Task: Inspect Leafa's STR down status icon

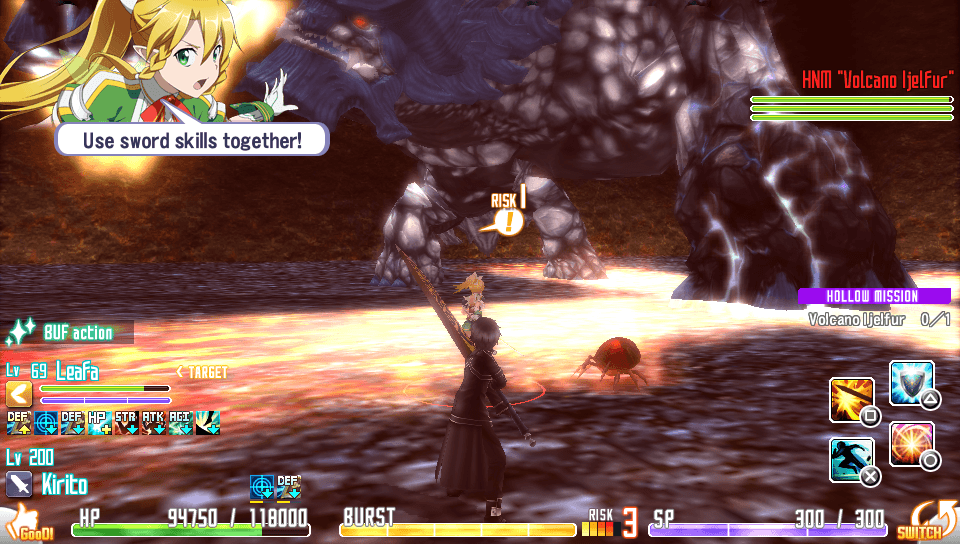Action: (126, 423)
